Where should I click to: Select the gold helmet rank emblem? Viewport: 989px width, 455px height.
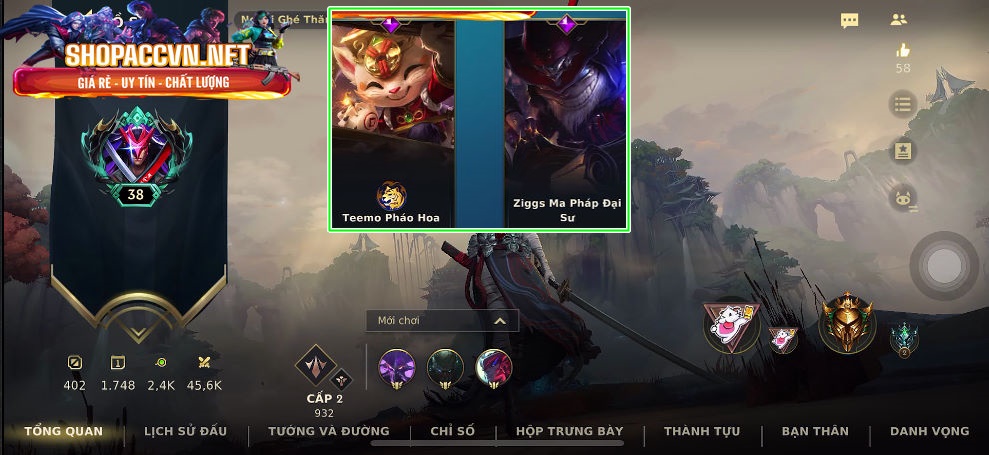[x=847, y=323]
